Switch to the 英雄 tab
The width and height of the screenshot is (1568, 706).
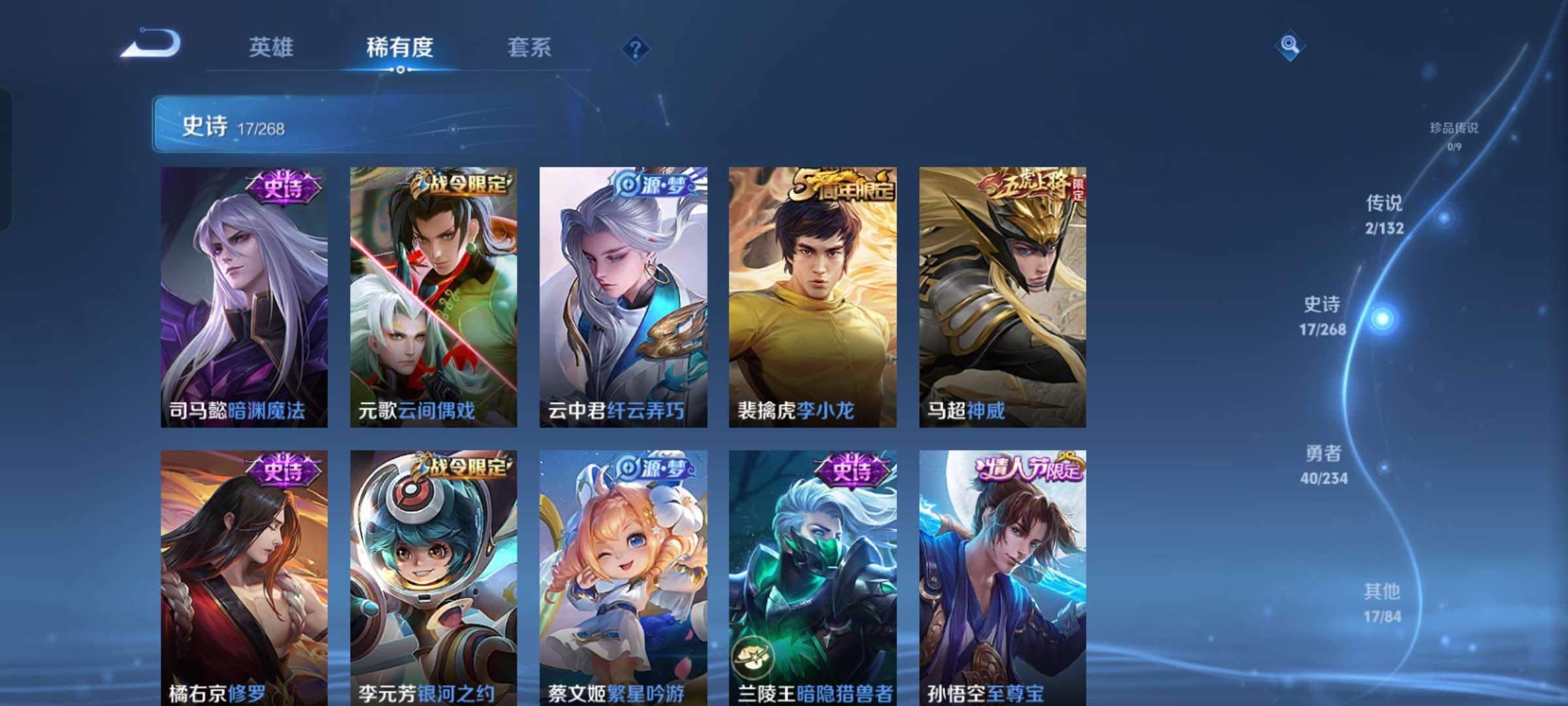pos(272,46)
